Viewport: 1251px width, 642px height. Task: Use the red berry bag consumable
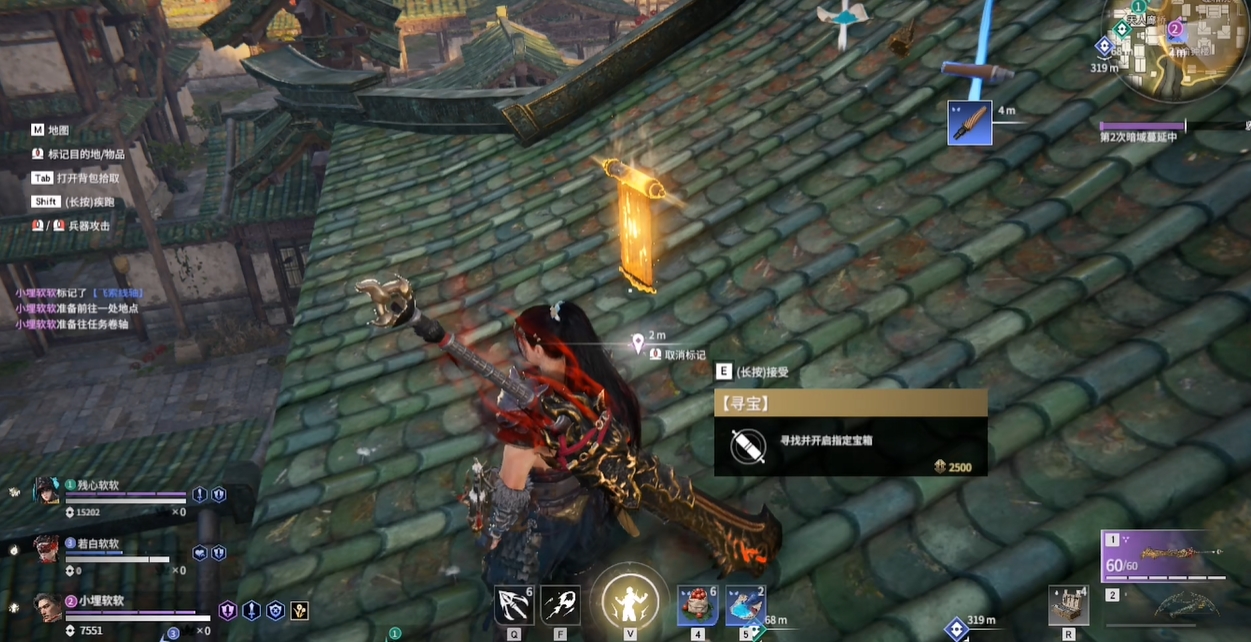(x=697, y=605)
